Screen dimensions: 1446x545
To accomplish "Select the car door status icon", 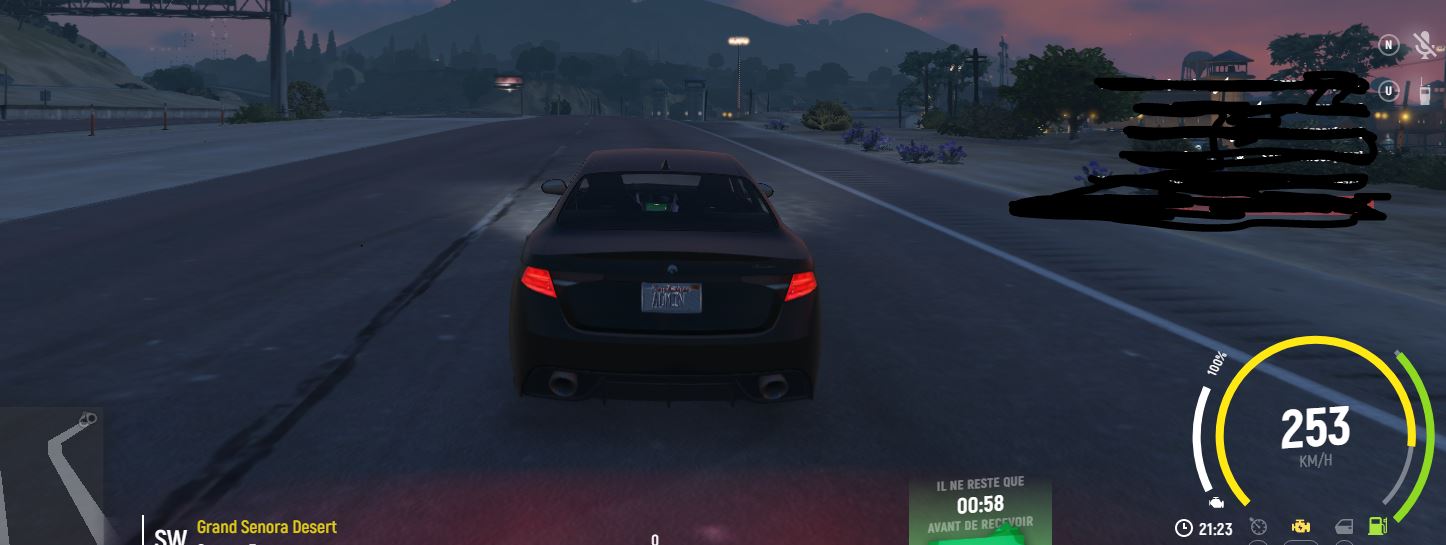I will (1344, 527).
